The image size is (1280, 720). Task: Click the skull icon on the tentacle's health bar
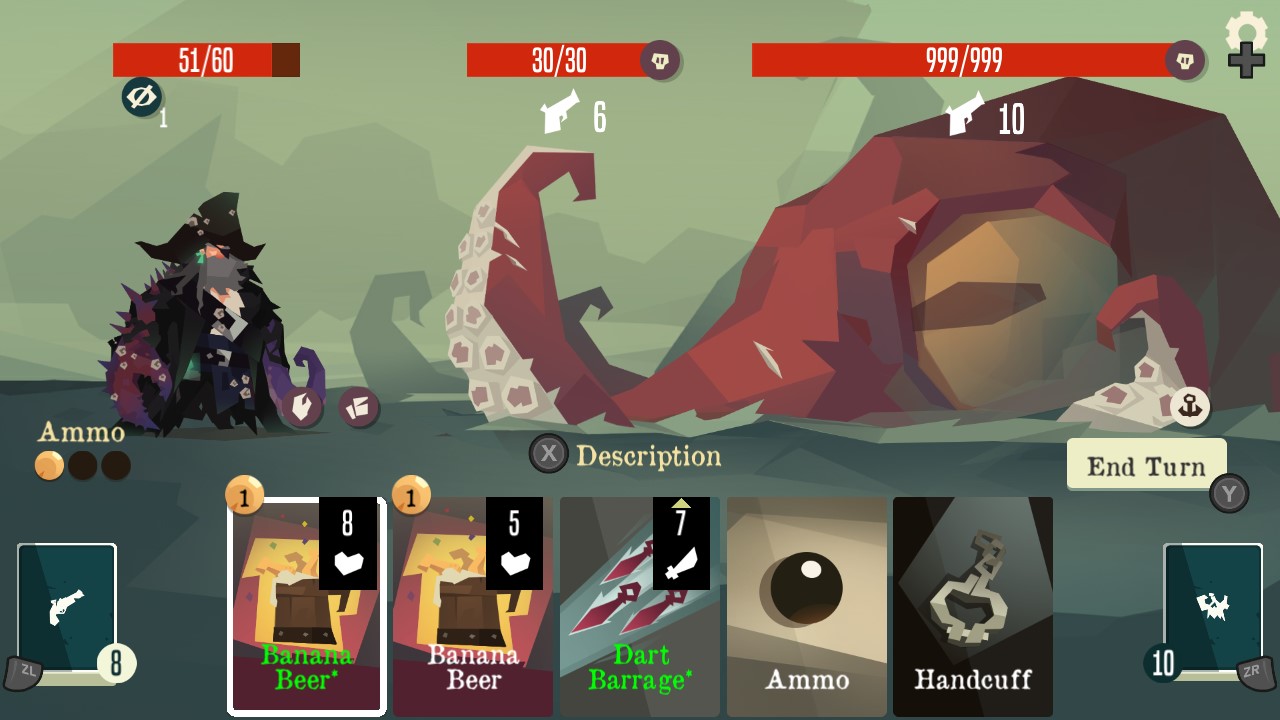click(659, 61)
